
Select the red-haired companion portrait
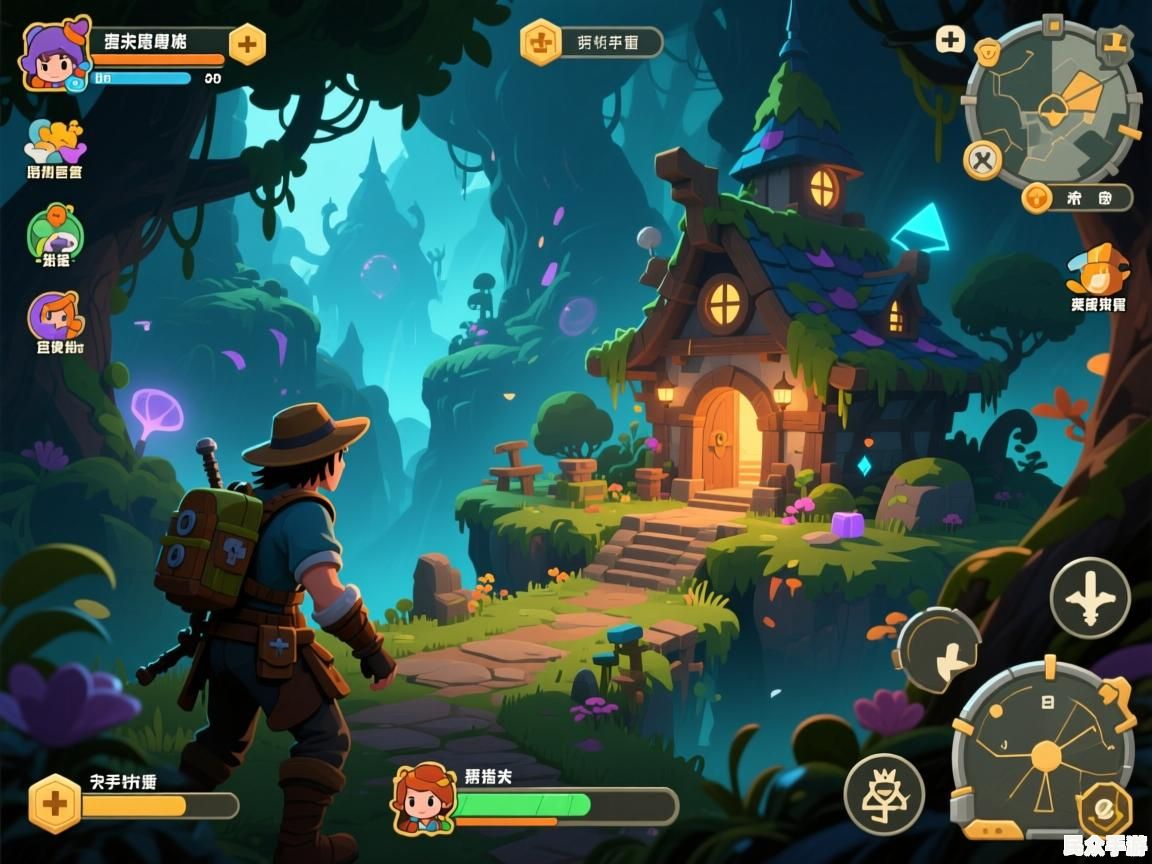[x=424, y=799]
